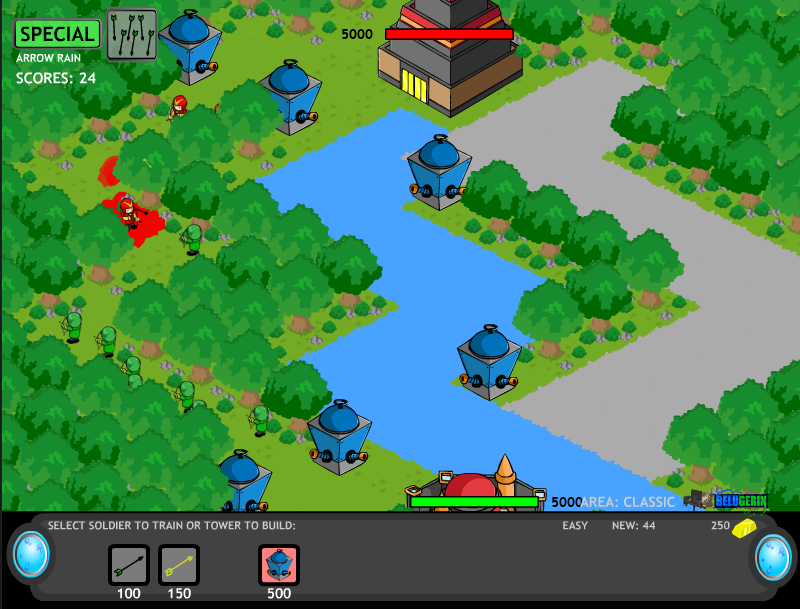Train the green arrow soldier costing 100
800x609 pixels.
point(129,565)
